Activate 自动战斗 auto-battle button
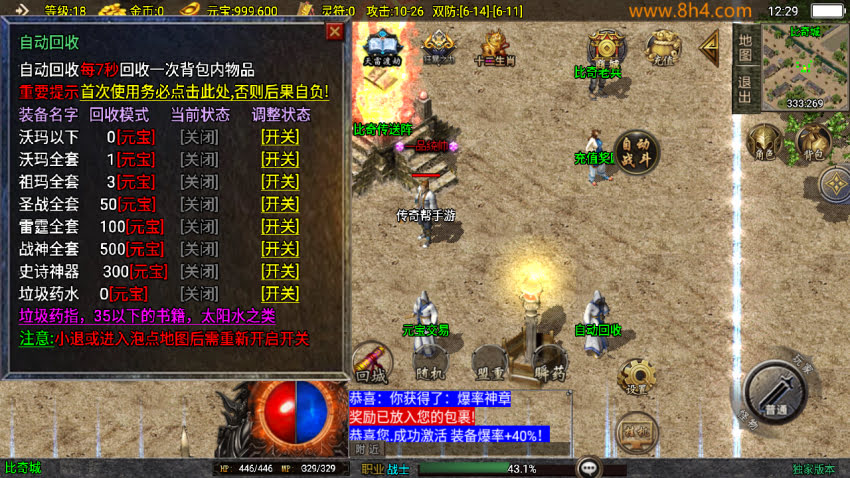This screenshot has width=850, height=478. pyautogui.click(x=636, y=152)
